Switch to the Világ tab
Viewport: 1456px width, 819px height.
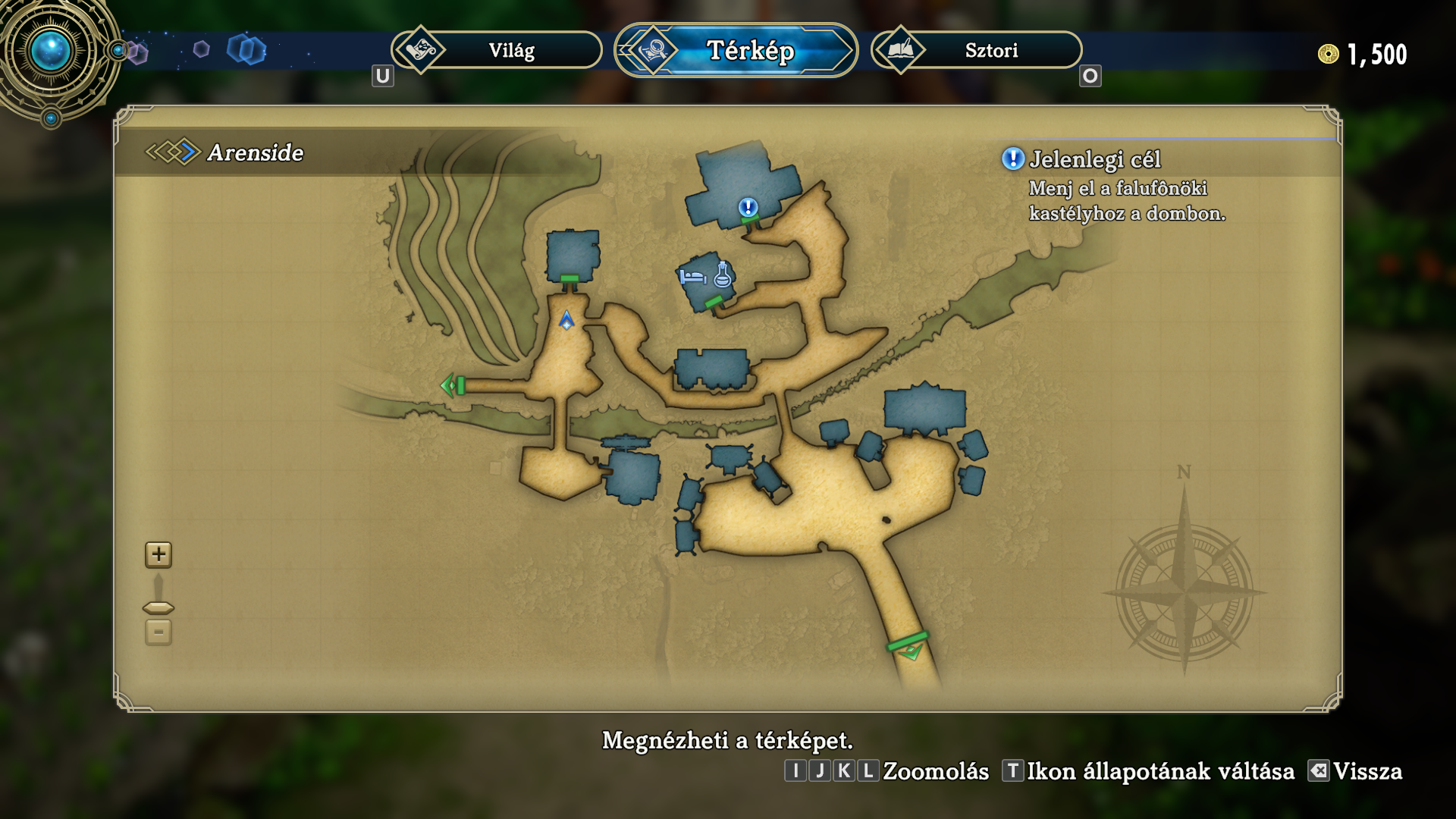click(x=497, y=51)
